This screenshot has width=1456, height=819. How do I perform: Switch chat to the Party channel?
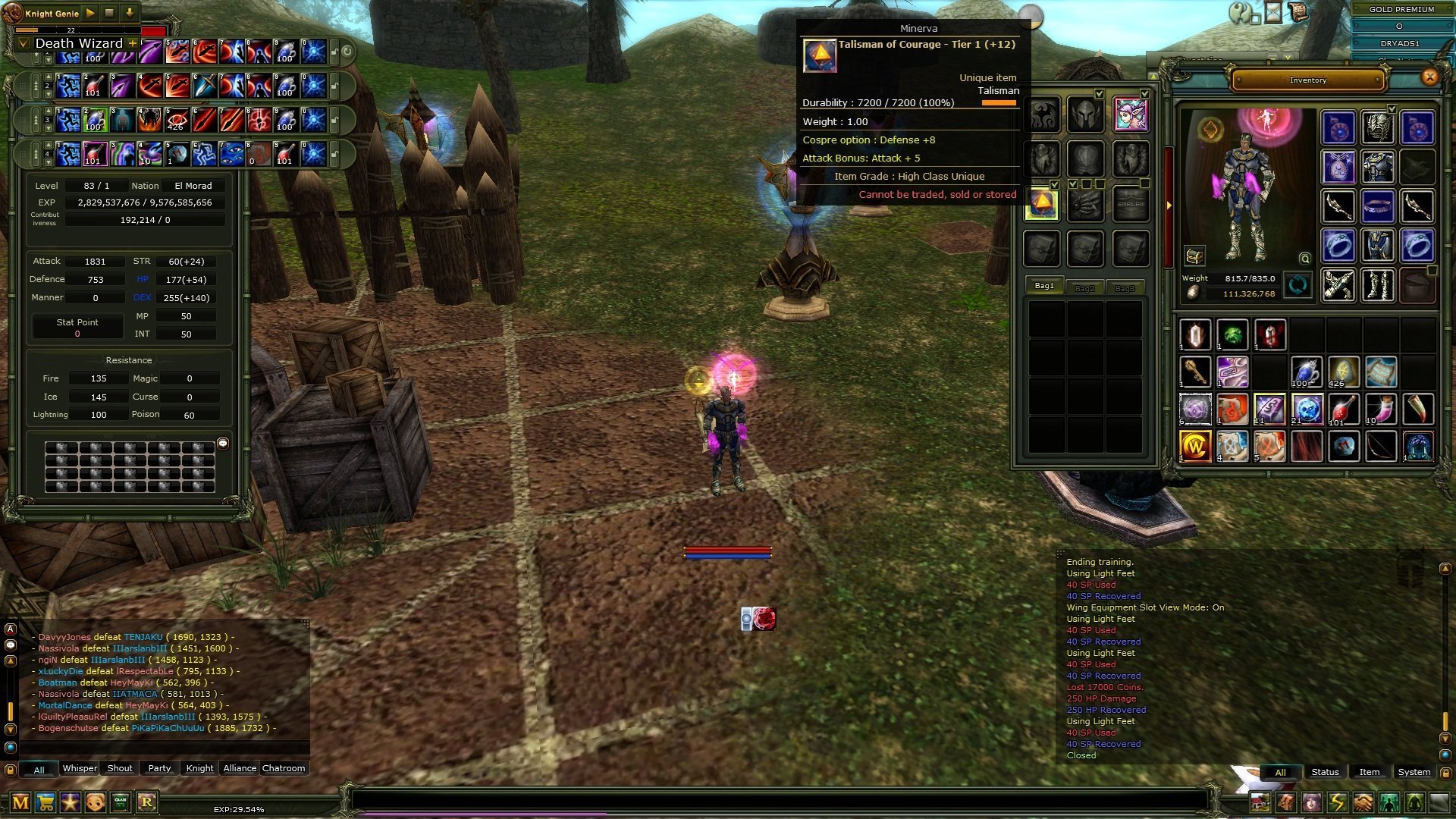tap(159, 768)
